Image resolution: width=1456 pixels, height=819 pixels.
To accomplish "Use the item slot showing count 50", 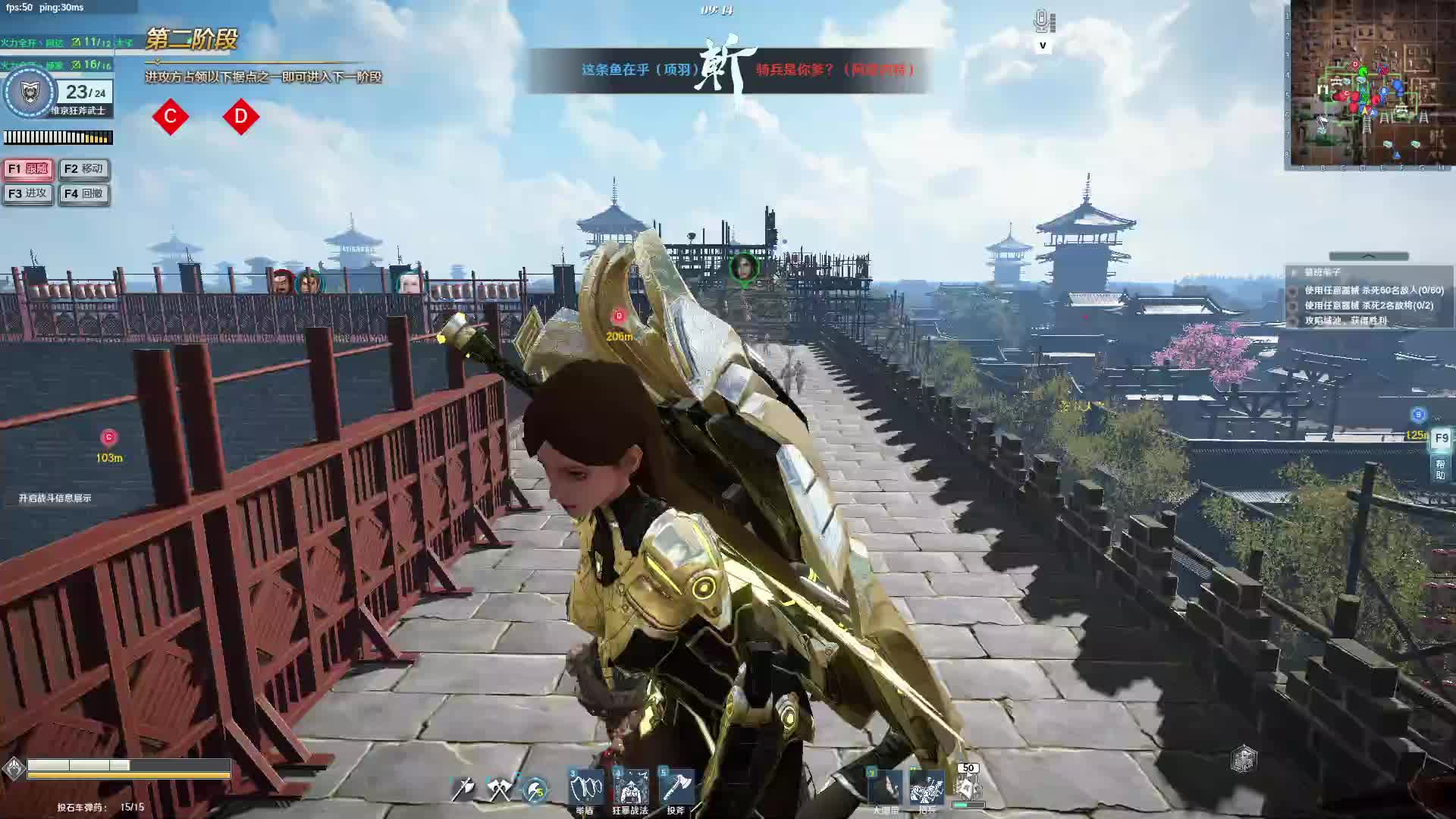I will pyautogui.click(x=968, y=787).
